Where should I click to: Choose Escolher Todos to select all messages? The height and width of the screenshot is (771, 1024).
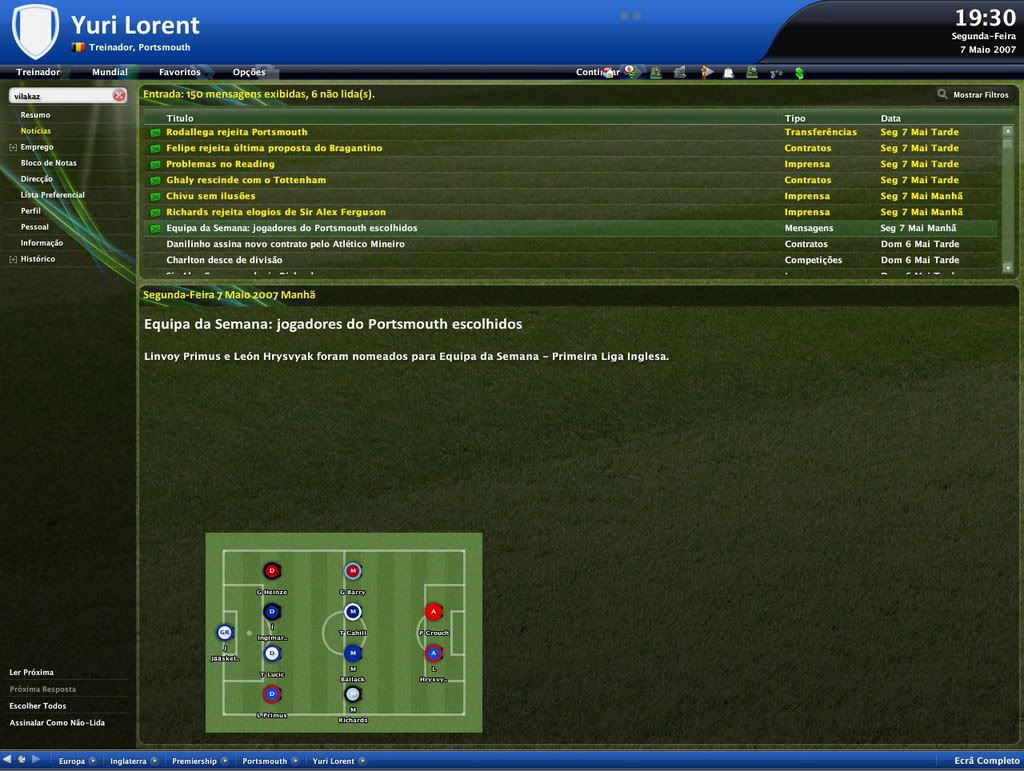[x=38, y=706]
